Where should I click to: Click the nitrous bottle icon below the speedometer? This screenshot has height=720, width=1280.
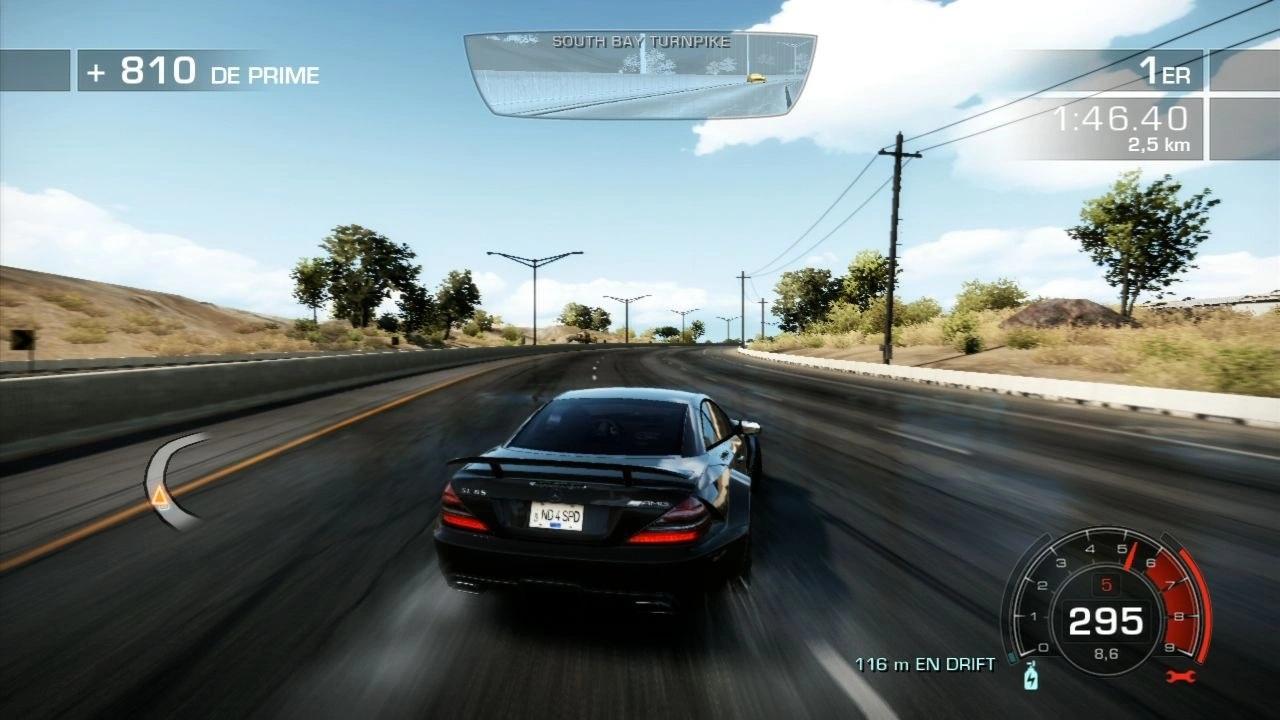point(1031,679)
